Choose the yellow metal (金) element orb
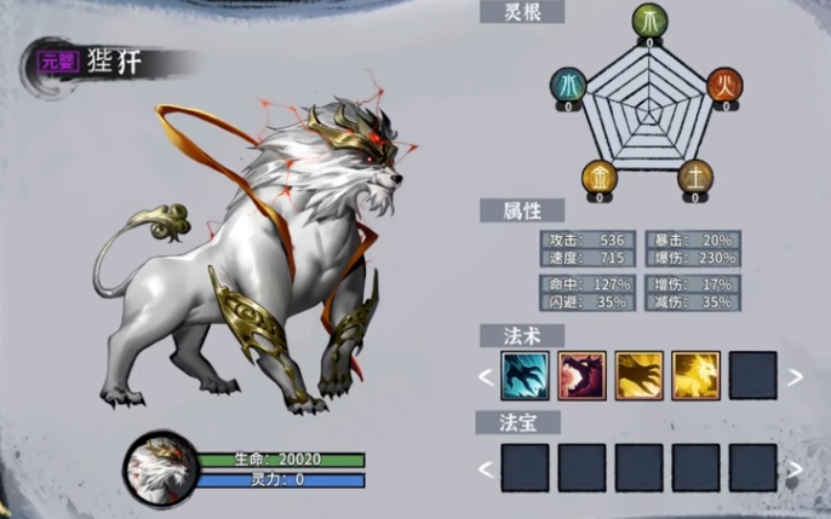 (600, 176)
